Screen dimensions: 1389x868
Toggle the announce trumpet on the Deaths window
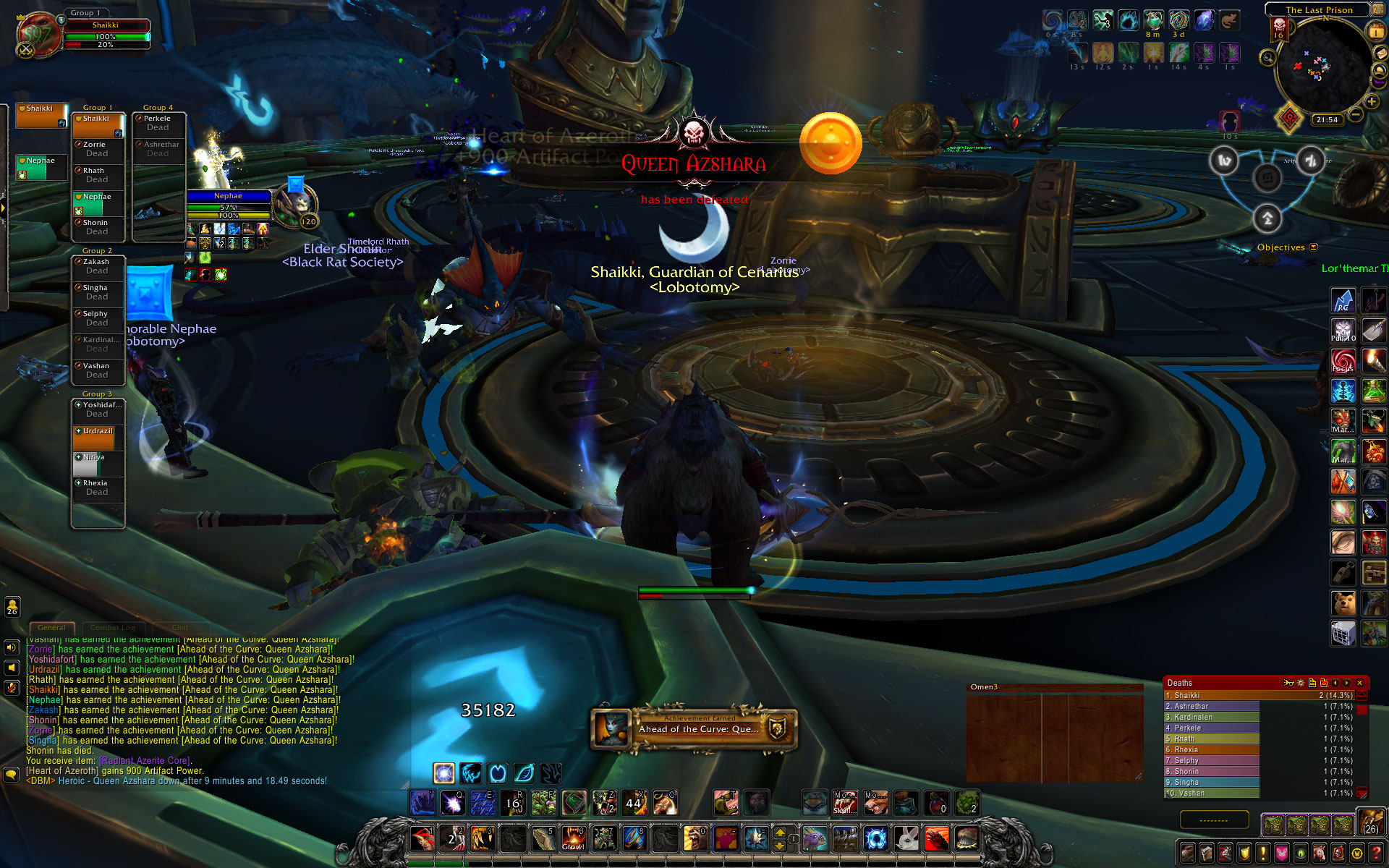(1288, 683)
